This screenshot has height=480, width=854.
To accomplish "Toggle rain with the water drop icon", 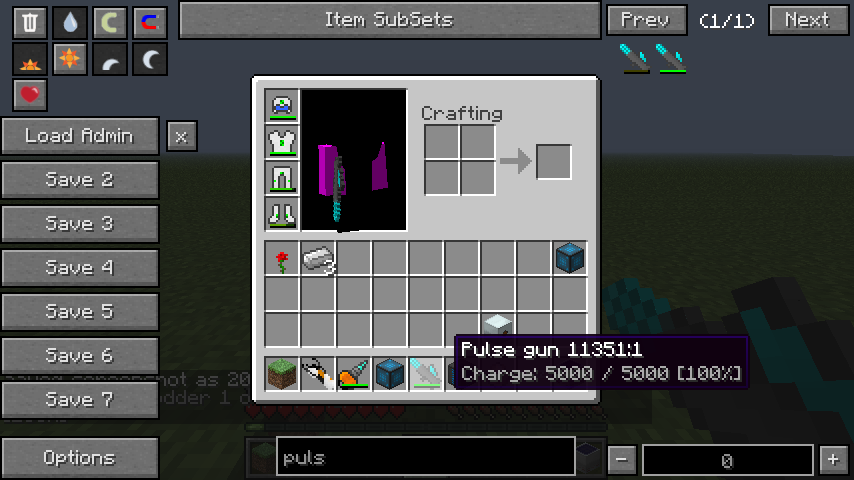I will pyautogui.click(x=70, y=22).
